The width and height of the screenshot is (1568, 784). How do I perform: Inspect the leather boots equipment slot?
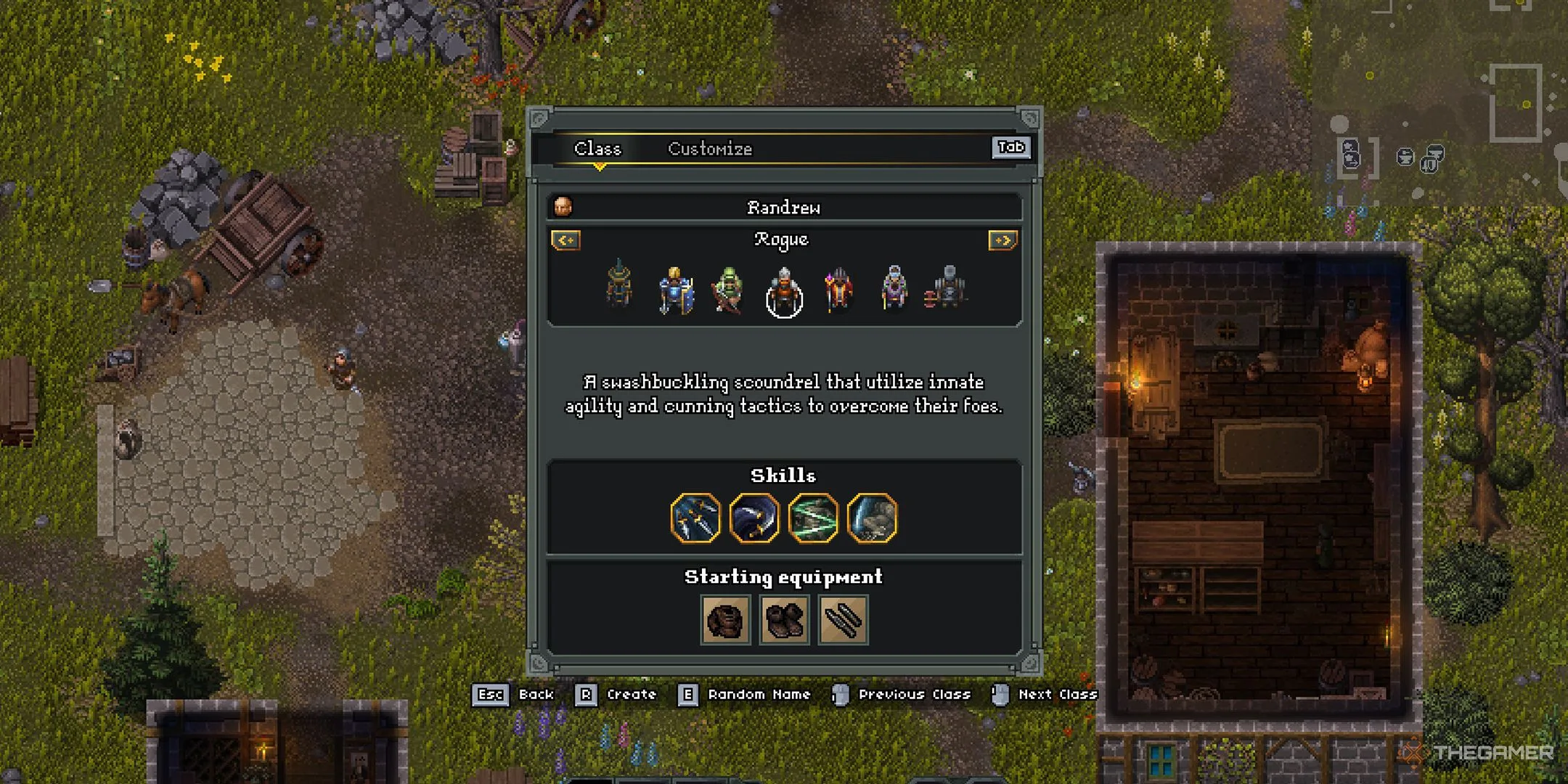coord(784,620)
